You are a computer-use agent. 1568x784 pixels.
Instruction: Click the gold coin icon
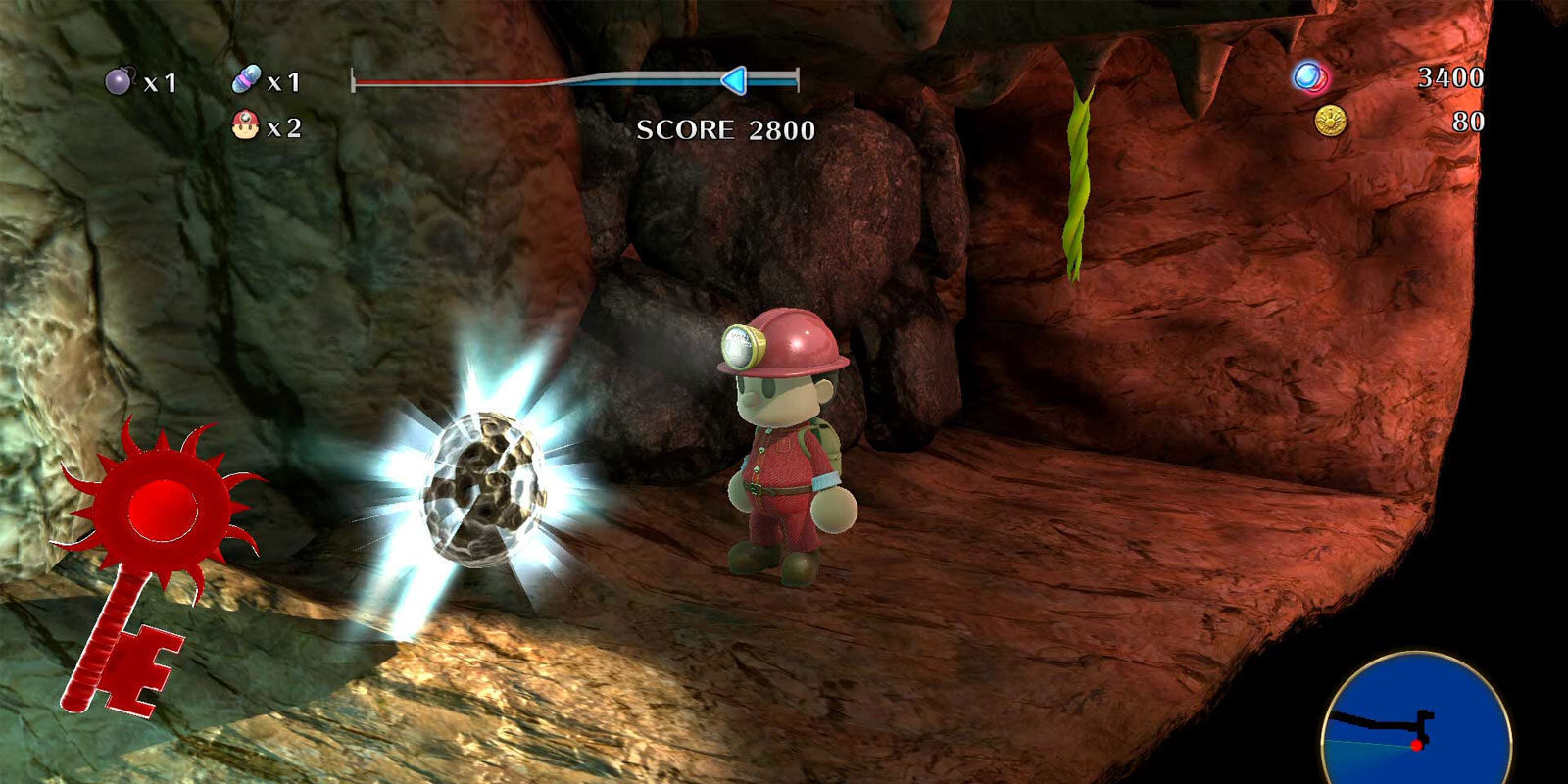point(1330,122)
